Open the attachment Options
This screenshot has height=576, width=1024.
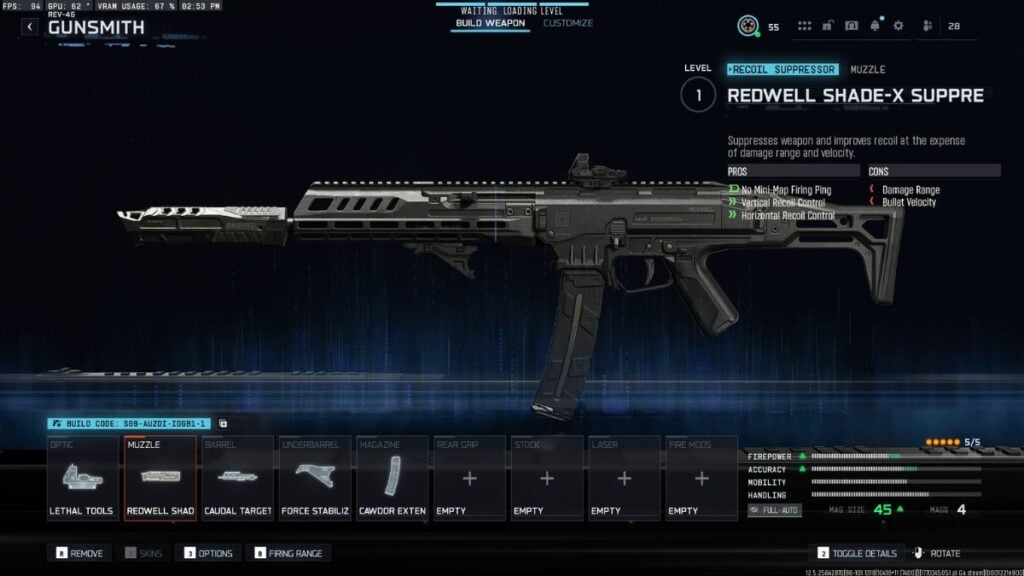point(207,553)
